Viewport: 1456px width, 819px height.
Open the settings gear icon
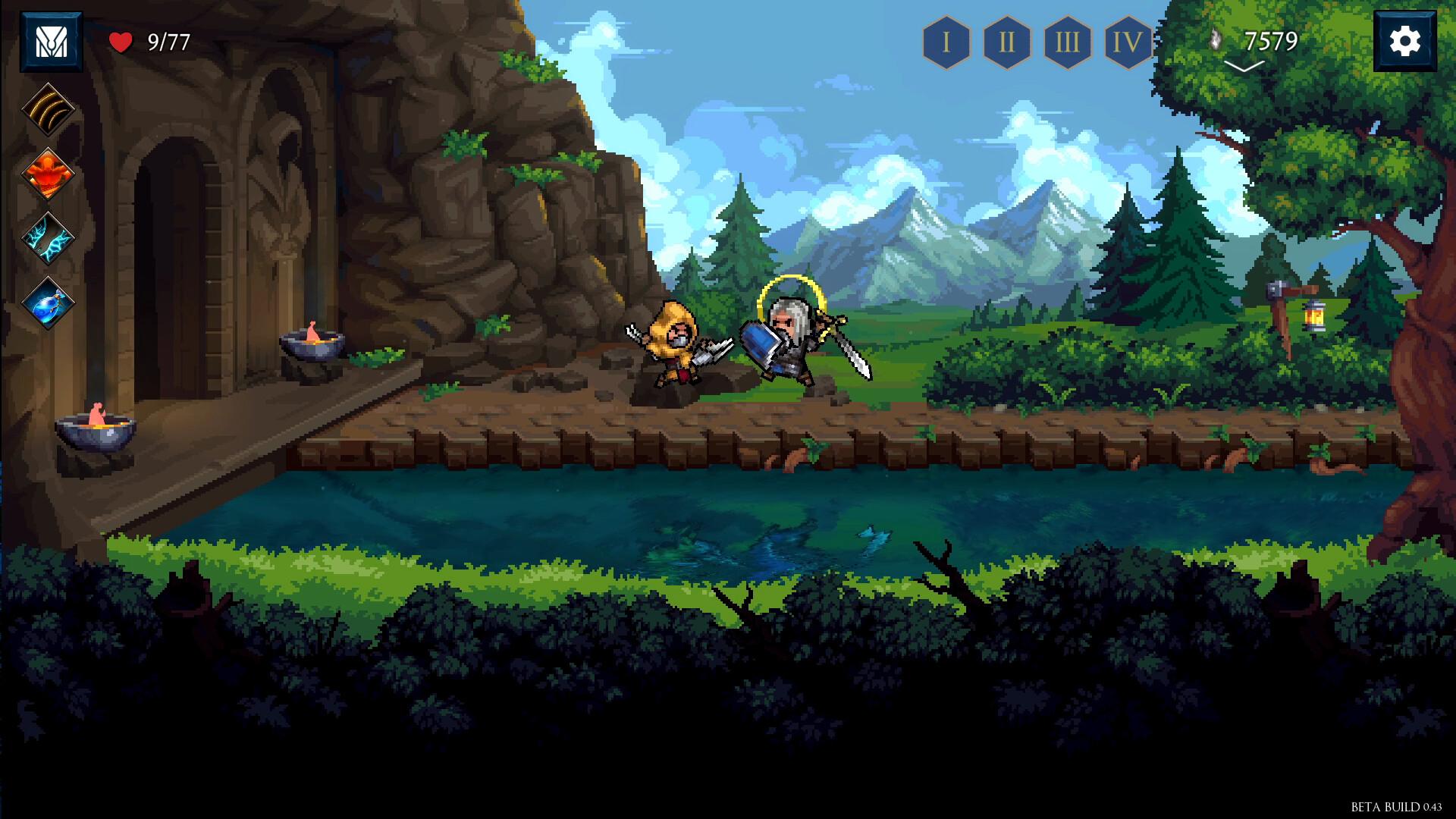(x=1406, y=39)
